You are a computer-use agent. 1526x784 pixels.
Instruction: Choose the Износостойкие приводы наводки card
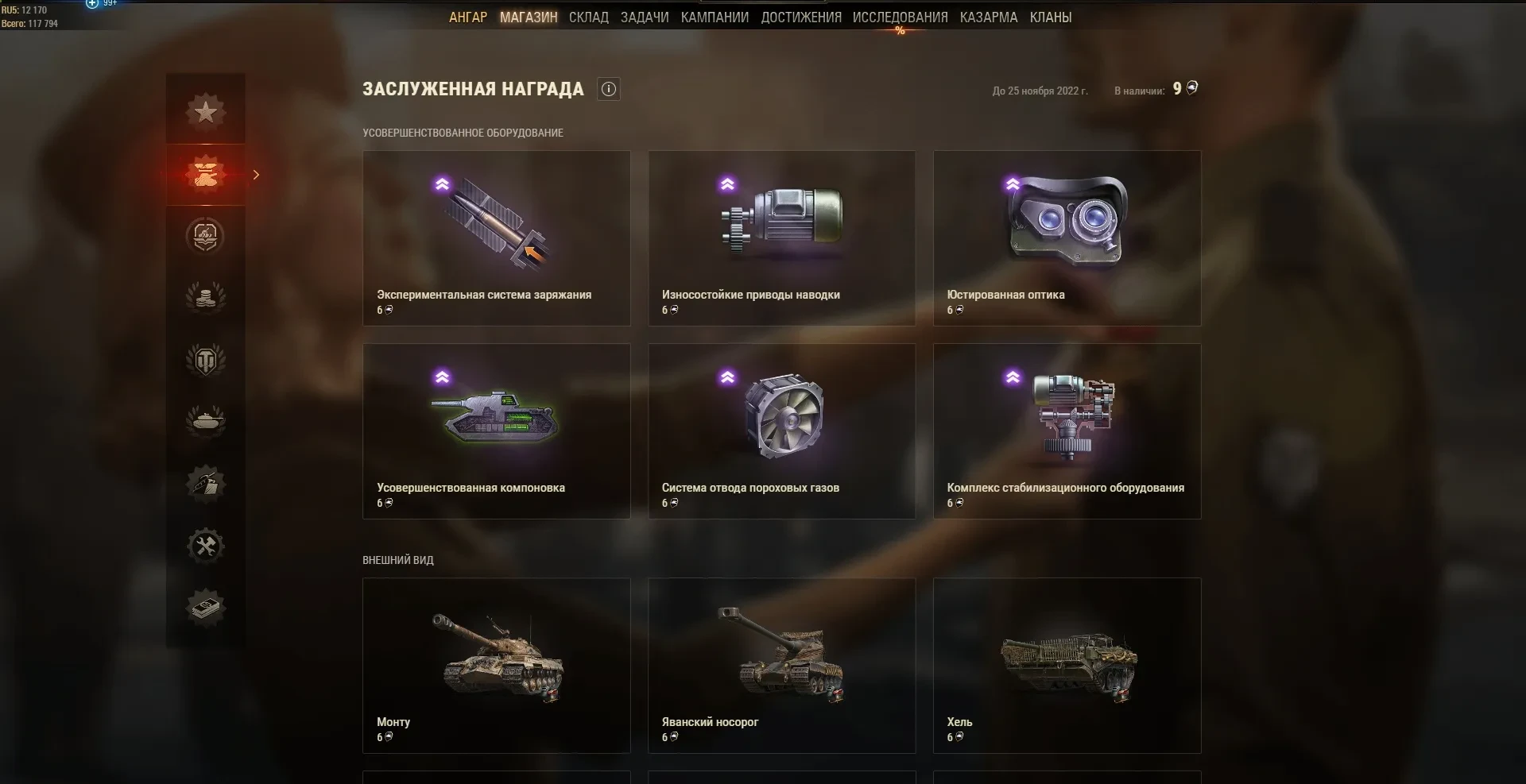[x=781, y=238]
